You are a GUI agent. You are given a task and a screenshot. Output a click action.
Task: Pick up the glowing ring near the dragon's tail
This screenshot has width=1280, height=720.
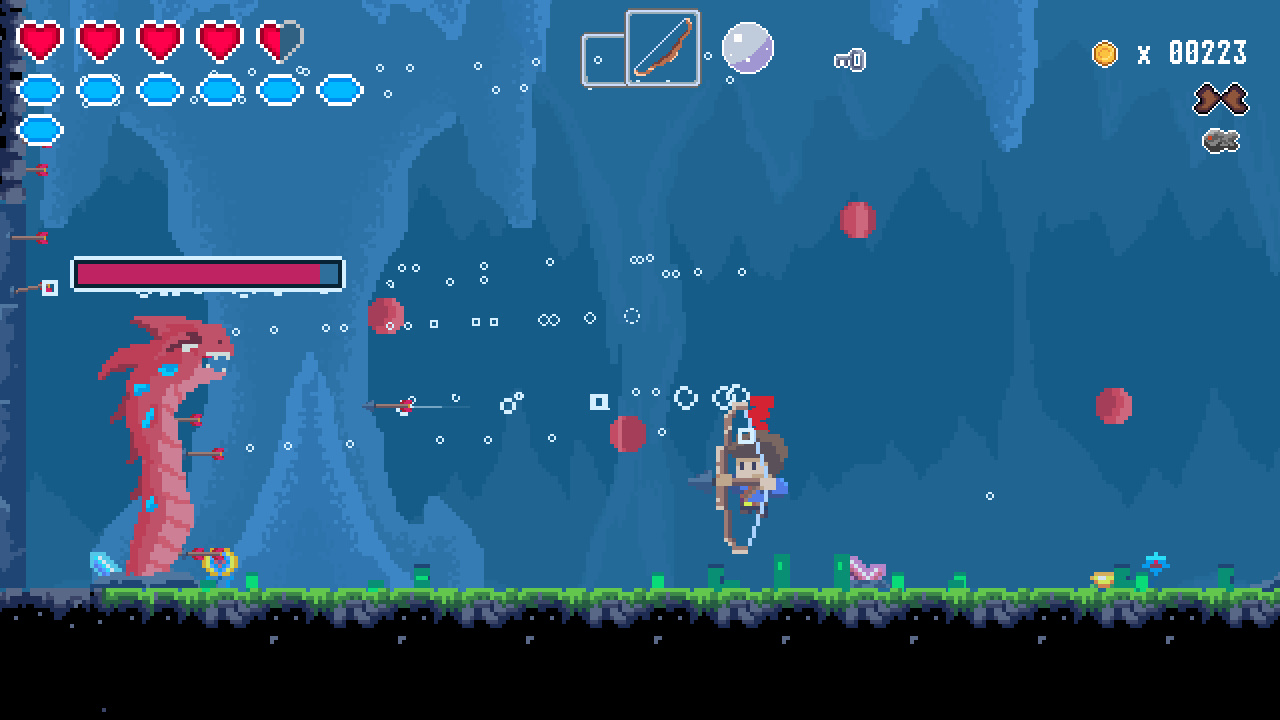pos(220,562)
